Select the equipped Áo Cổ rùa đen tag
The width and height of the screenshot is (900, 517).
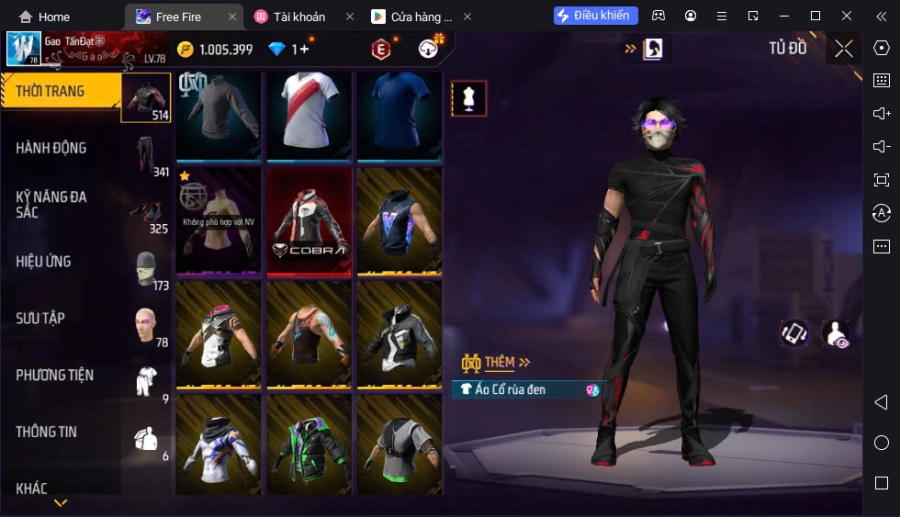coord(526,389)
